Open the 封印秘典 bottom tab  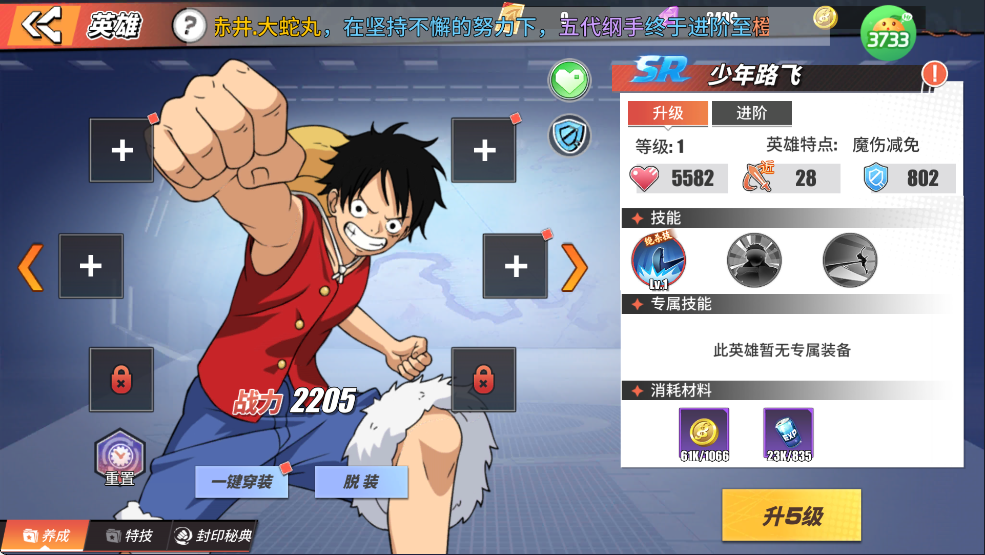coord(212,536)
